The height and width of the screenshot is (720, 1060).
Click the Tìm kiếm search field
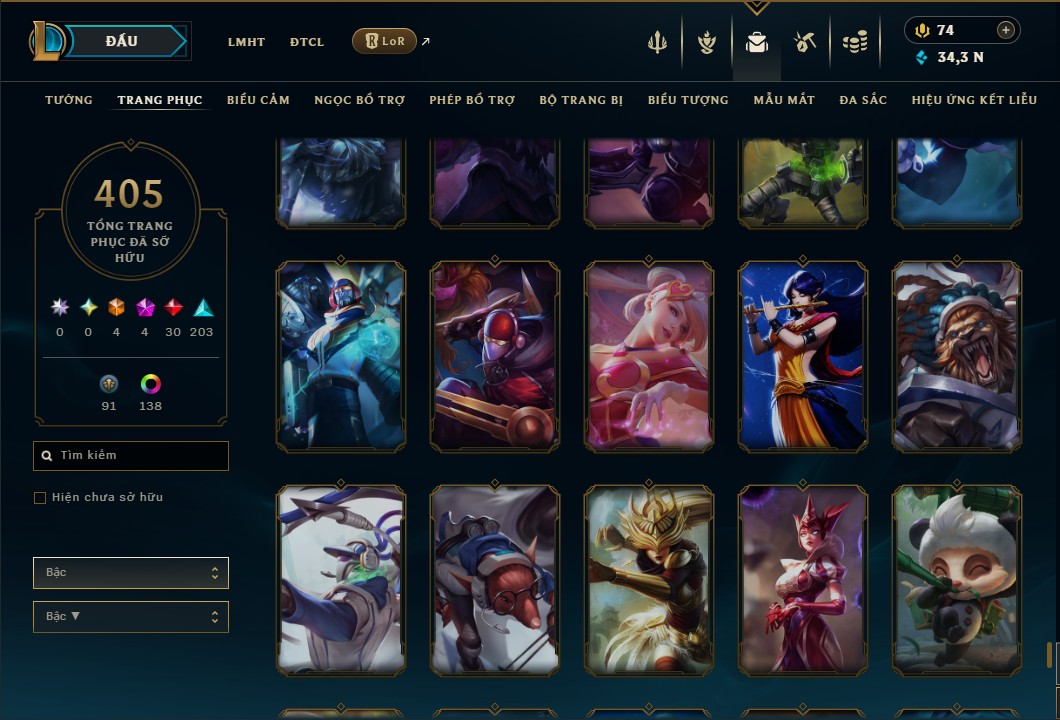[x=131, y=456]
